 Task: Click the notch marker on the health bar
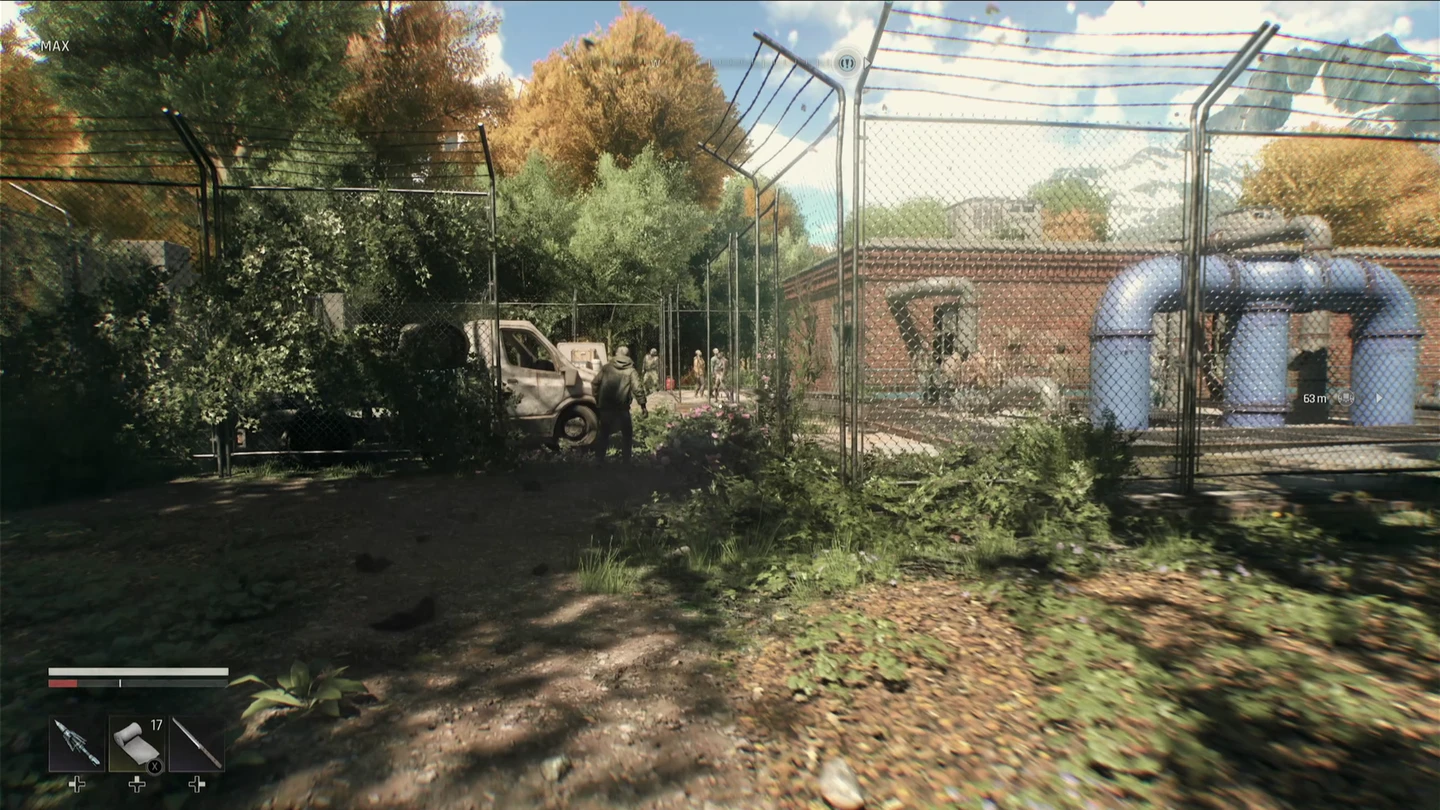coord(119,683)
